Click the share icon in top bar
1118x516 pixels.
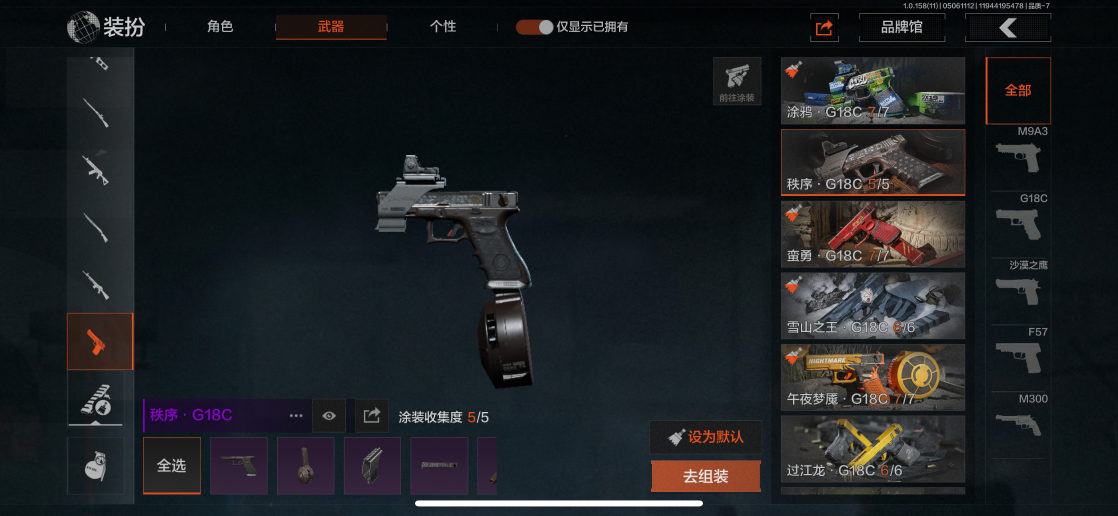tap(824, 28)
